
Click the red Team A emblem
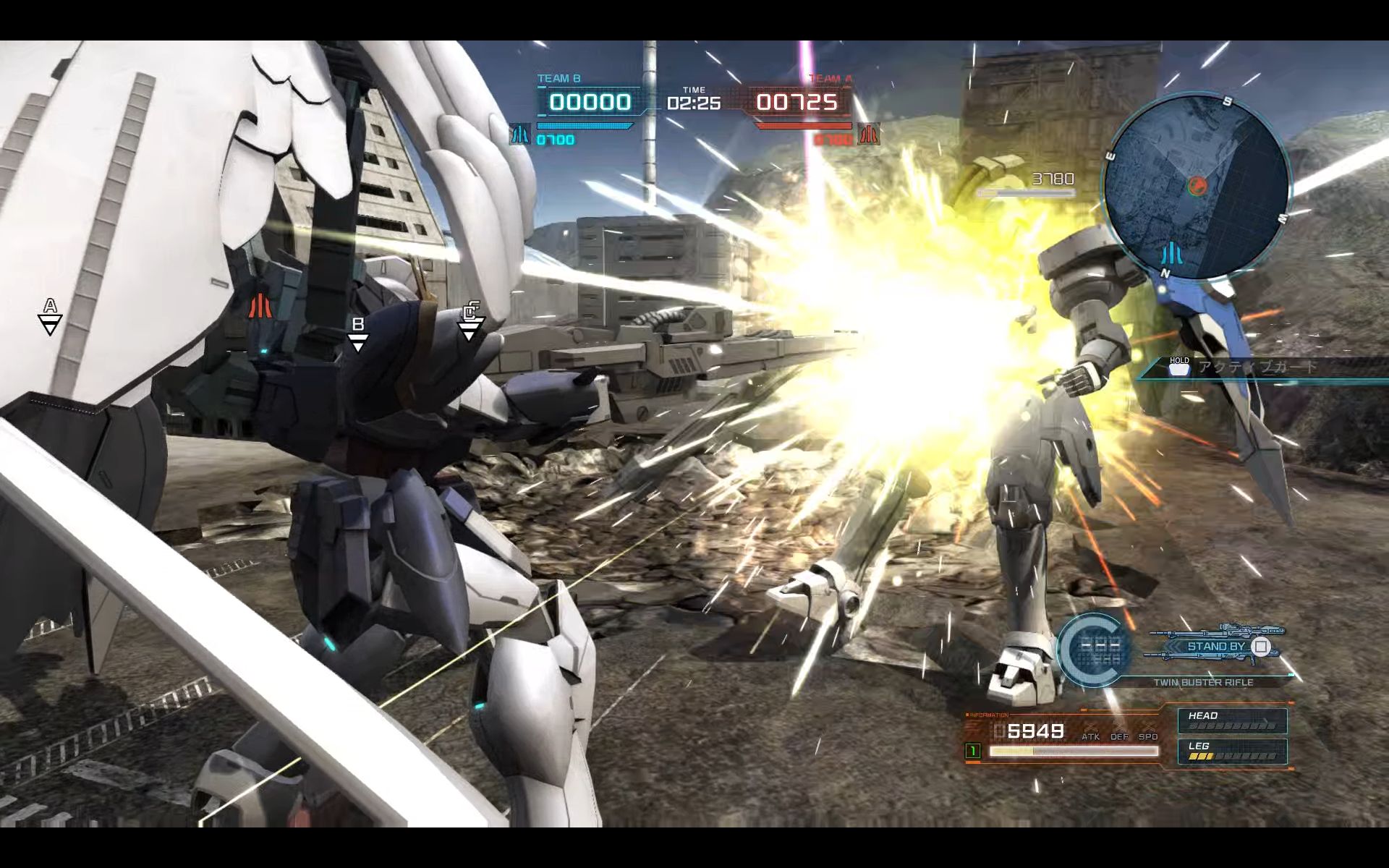click(x=868, y=135)
